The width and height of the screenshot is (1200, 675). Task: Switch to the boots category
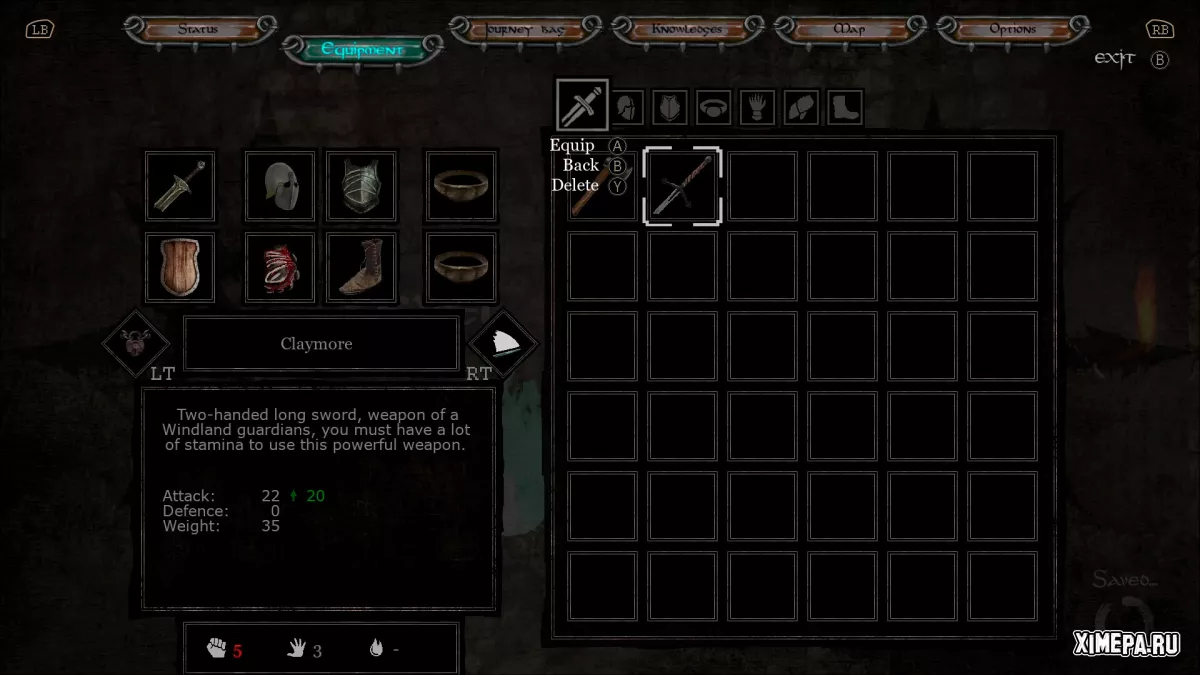coord(845,107)
